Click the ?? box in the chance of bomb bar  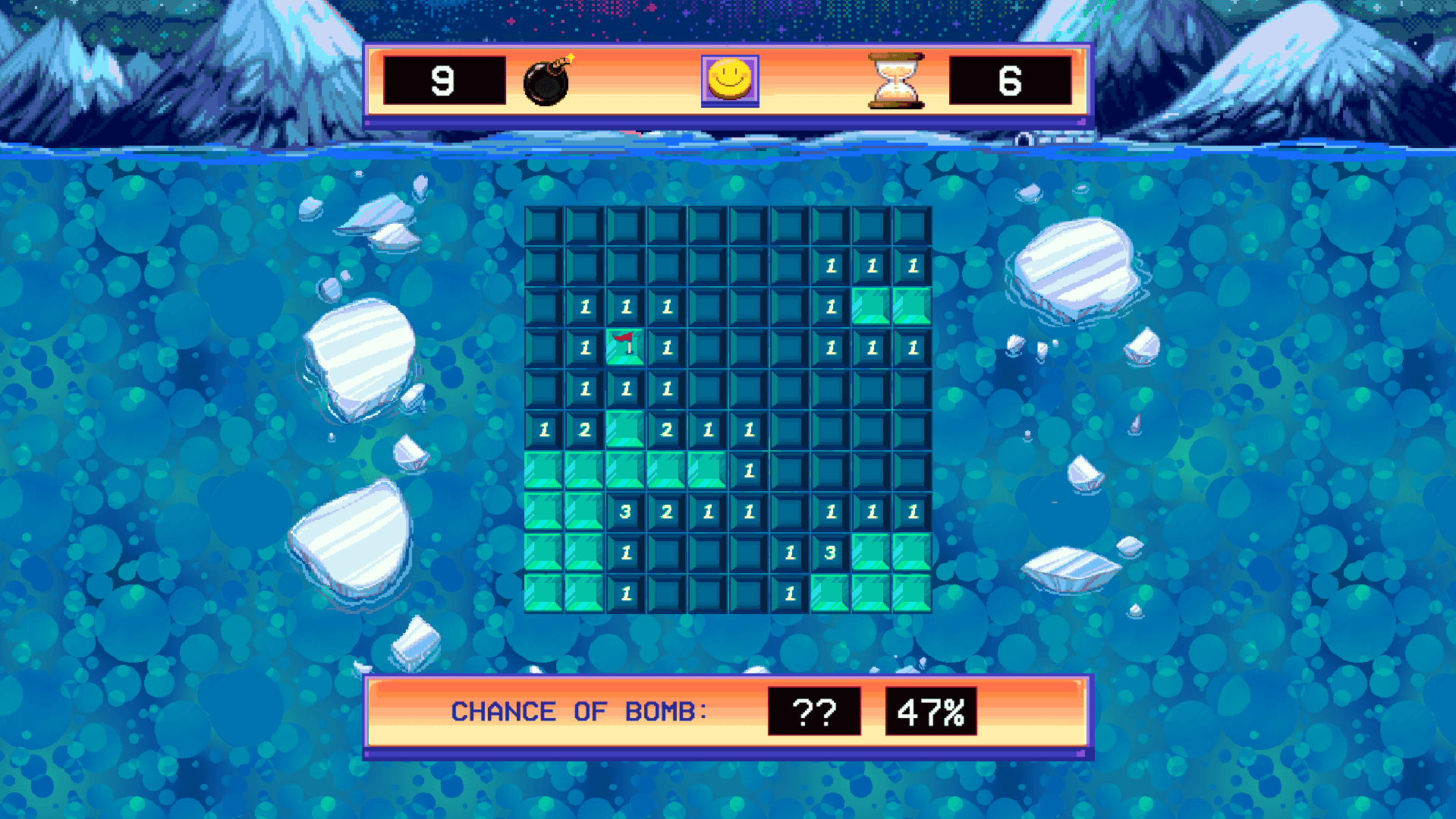coord(816,711)
